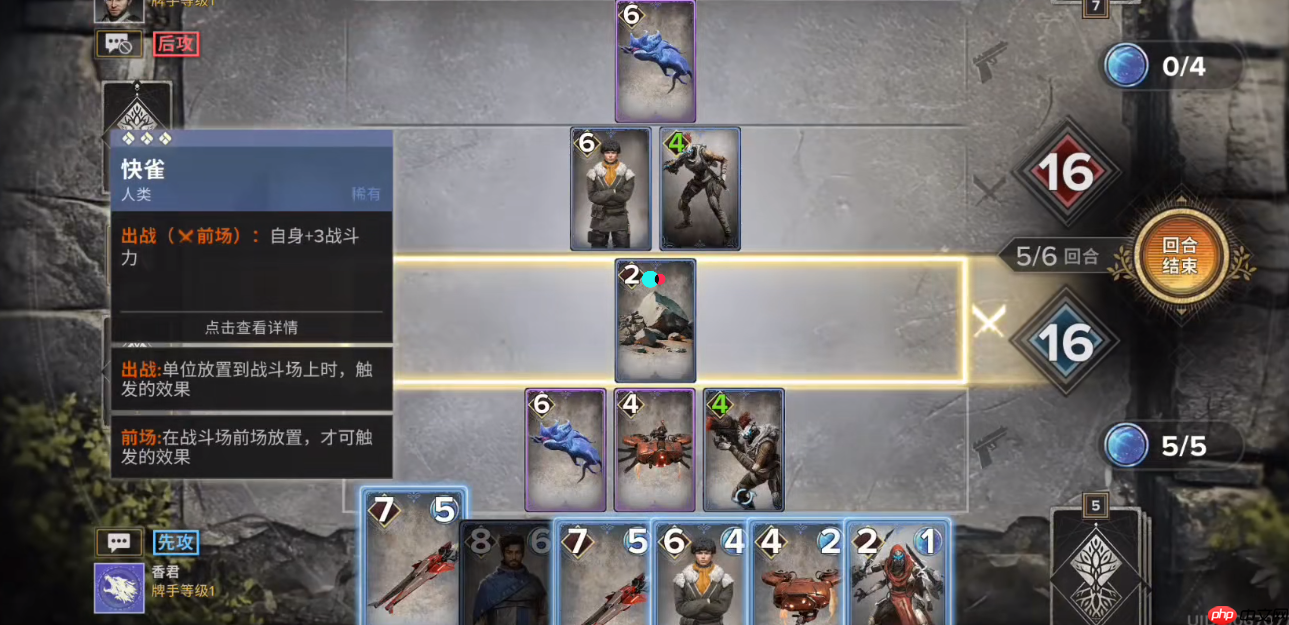This screenshot has width=1289, height=625.
Task: End the turn with 回合结束 button
Action: point(1180,255)
